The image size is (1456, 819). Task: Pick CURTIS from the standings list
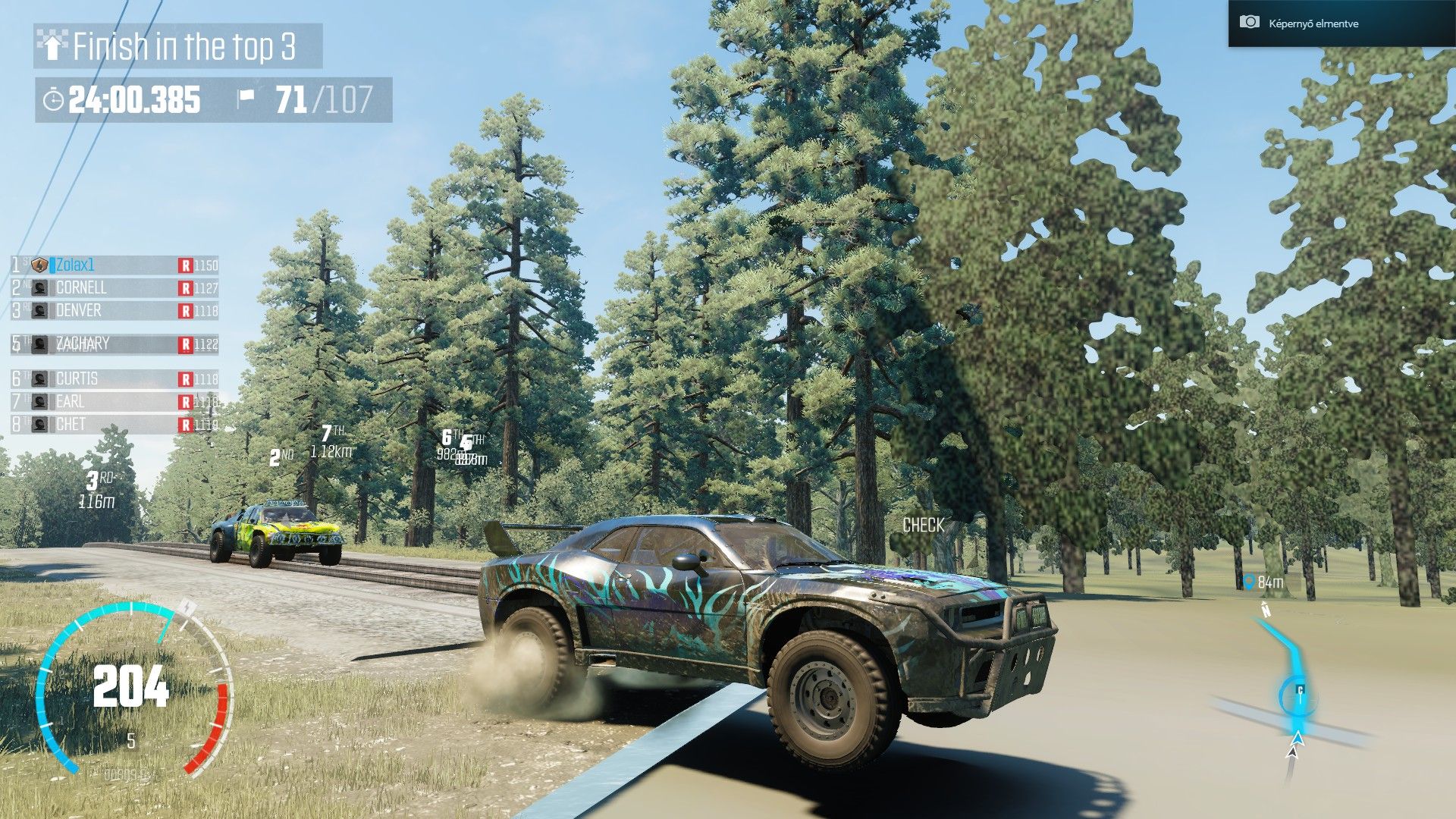tap(114, 378)
